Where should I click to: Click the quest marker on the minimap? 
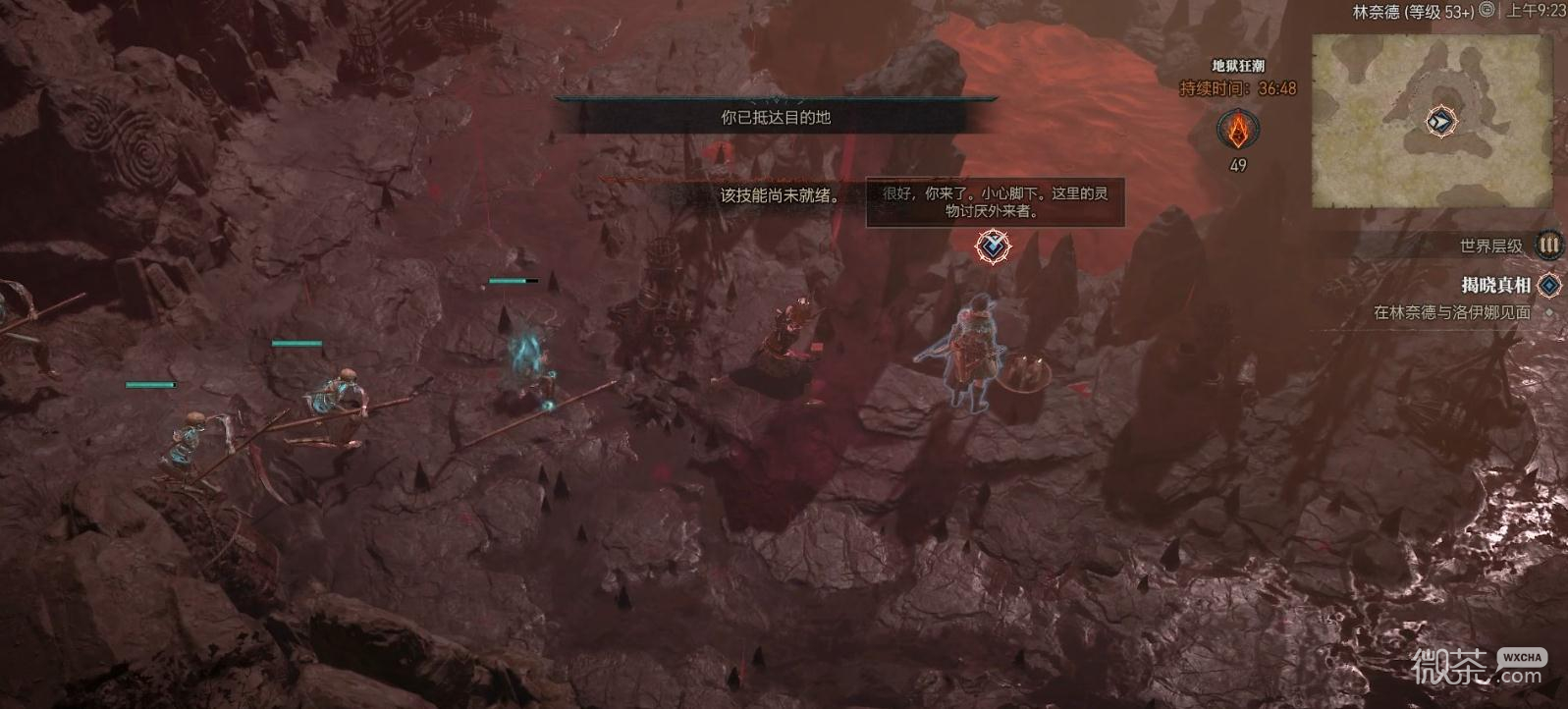coord(1440,122)
